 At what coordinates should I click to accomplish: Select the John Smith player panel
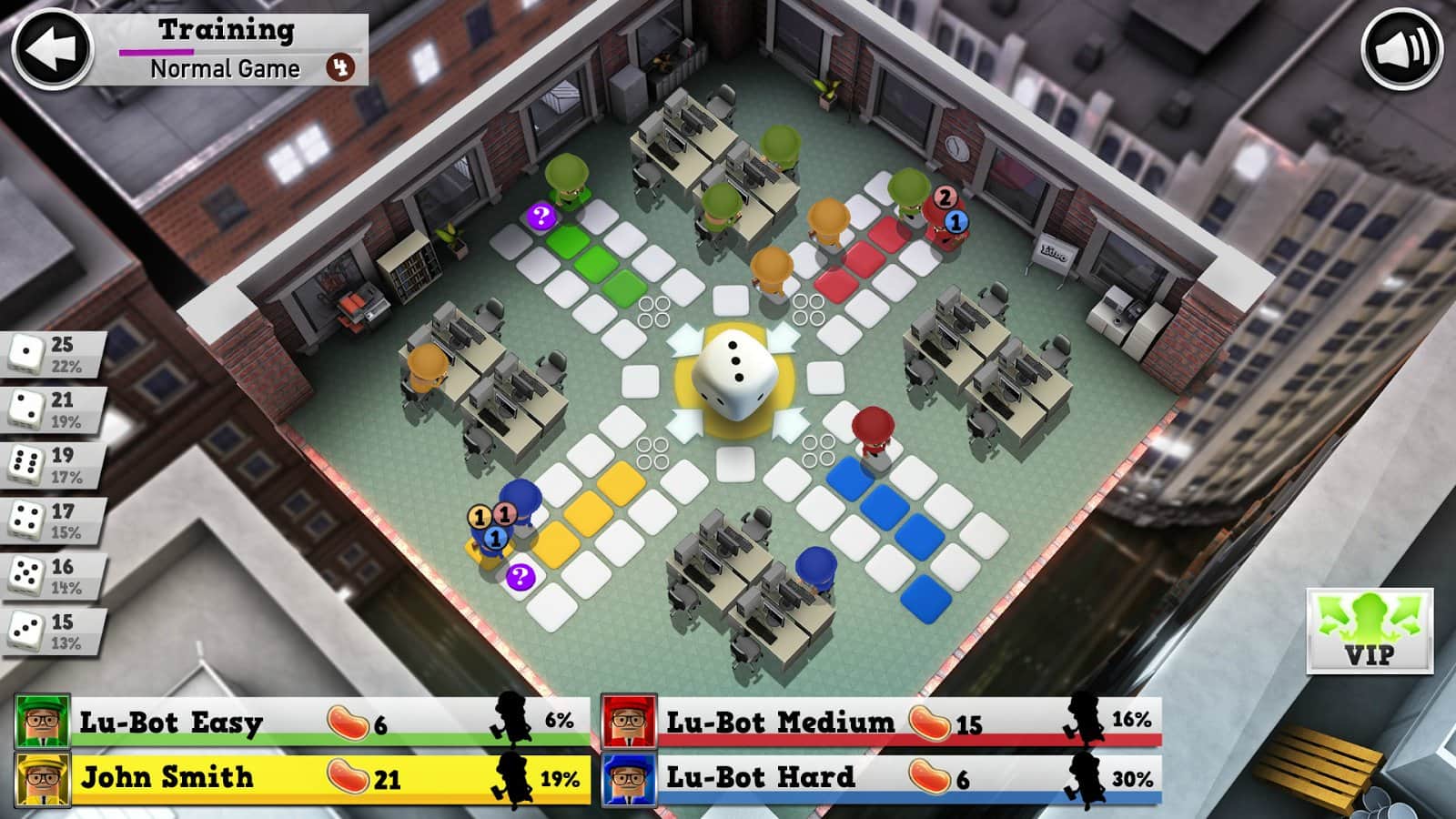[300, 779]
